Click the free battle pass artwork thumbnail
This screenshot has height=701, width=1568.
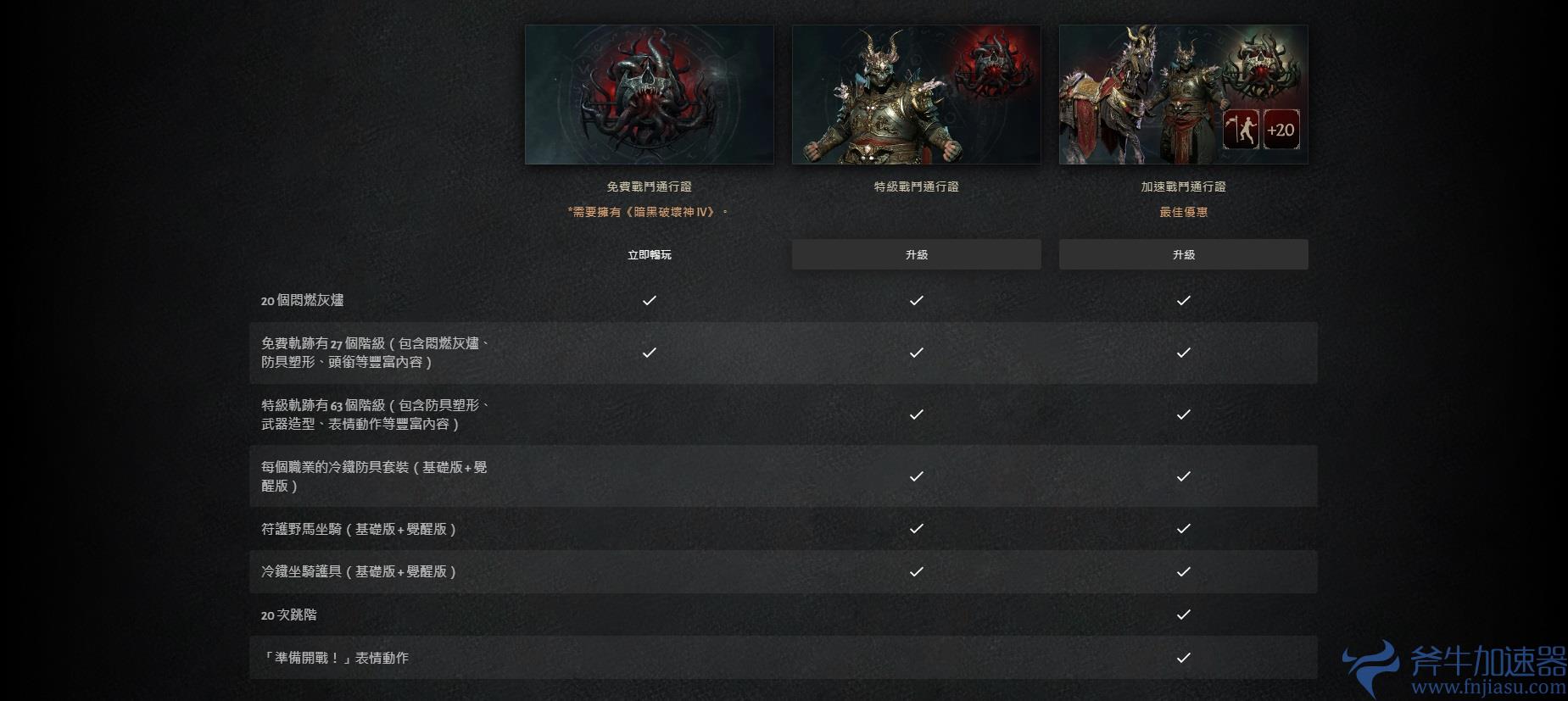click(x=650, y=94)
